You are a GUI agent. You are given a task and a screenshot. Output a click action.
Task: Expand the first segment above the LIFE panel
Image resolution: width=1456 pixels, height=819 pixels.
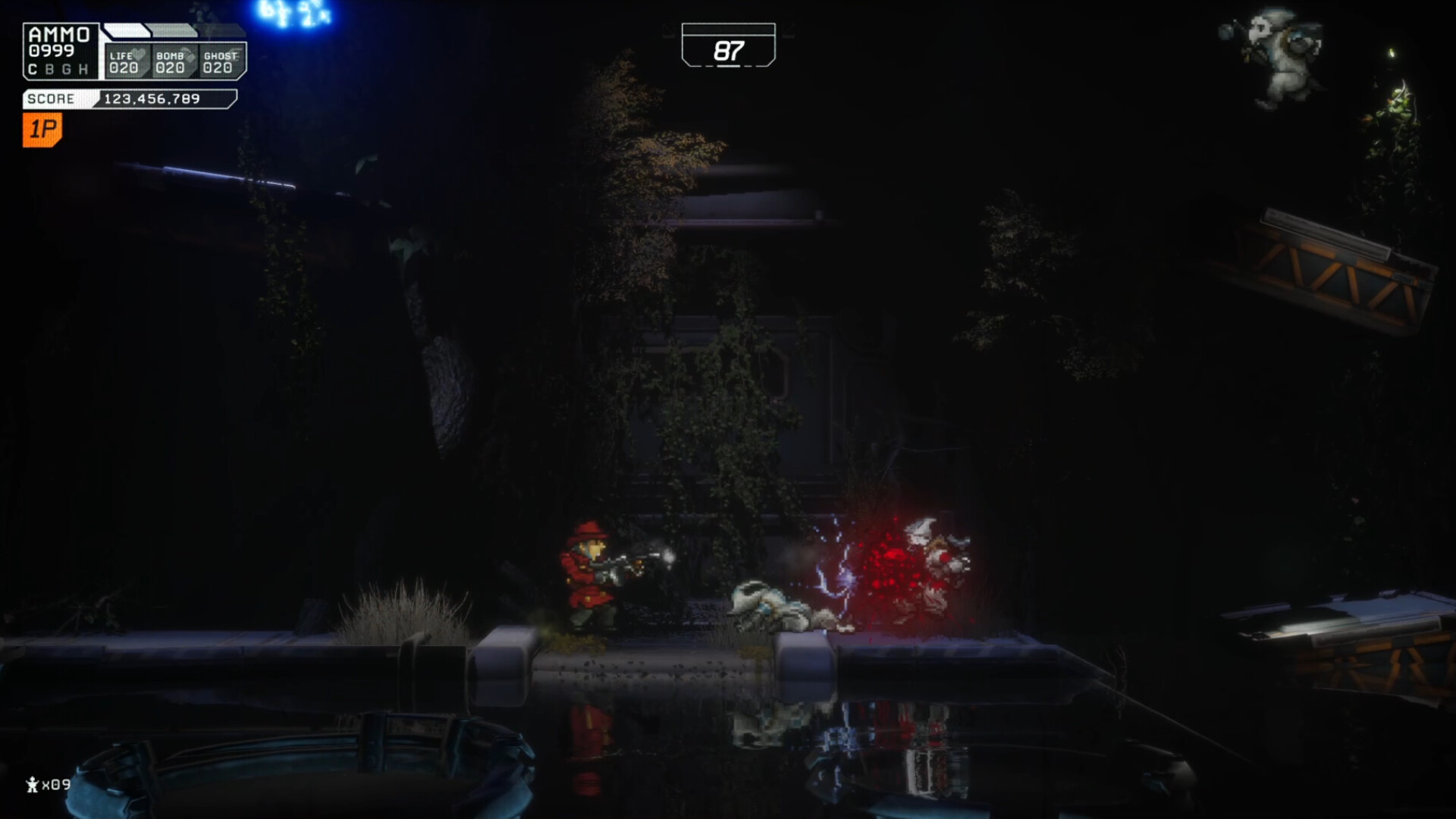click(x=127, y=30)
